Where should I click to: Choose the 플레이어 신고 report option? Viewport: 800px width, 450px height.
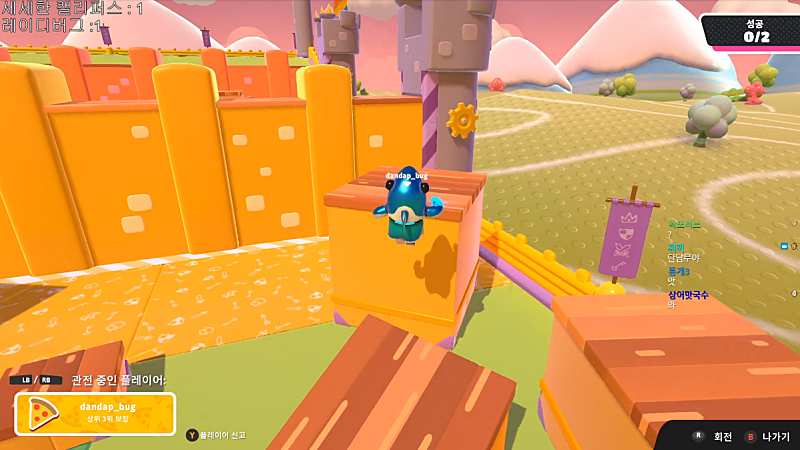tap(222, 435)
